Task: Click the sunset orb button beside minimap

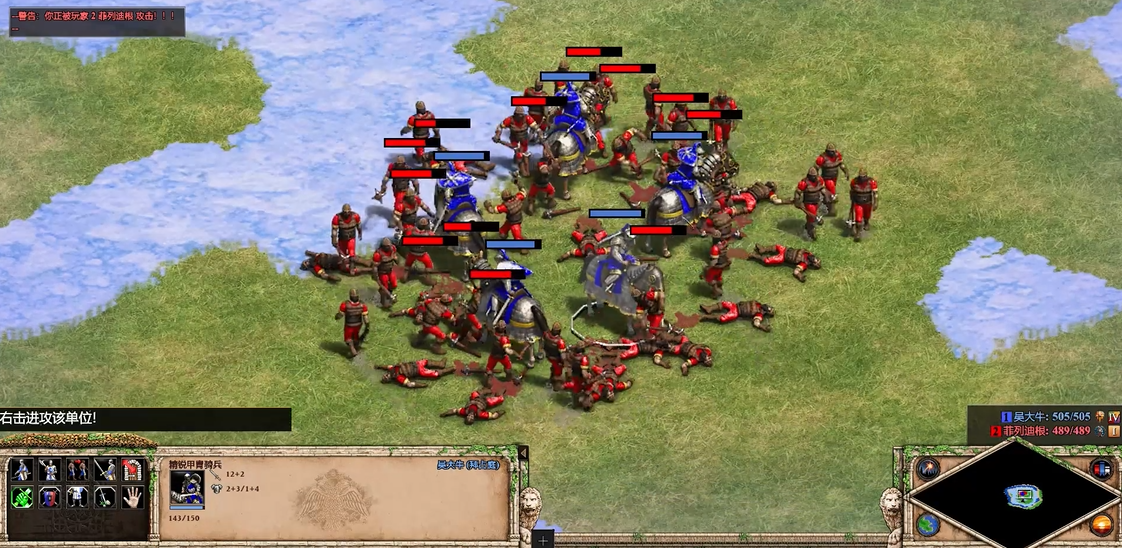Action: (1102, 524)
